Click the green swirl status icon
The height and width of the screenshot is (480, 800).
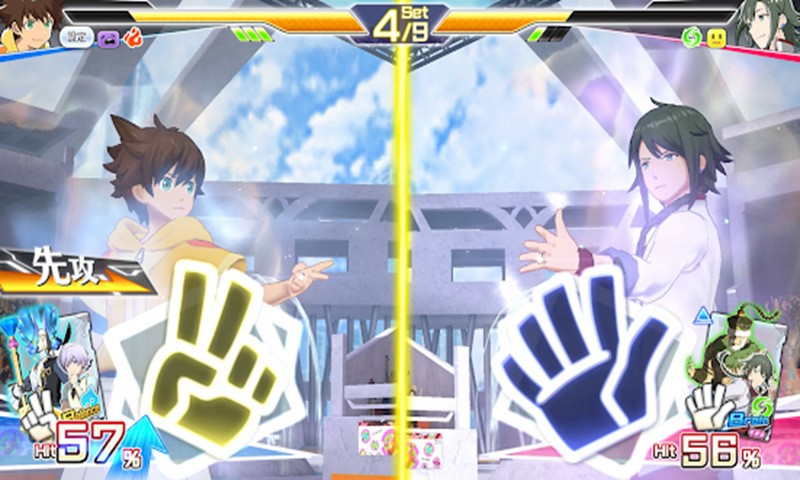[x=691, y=38]
